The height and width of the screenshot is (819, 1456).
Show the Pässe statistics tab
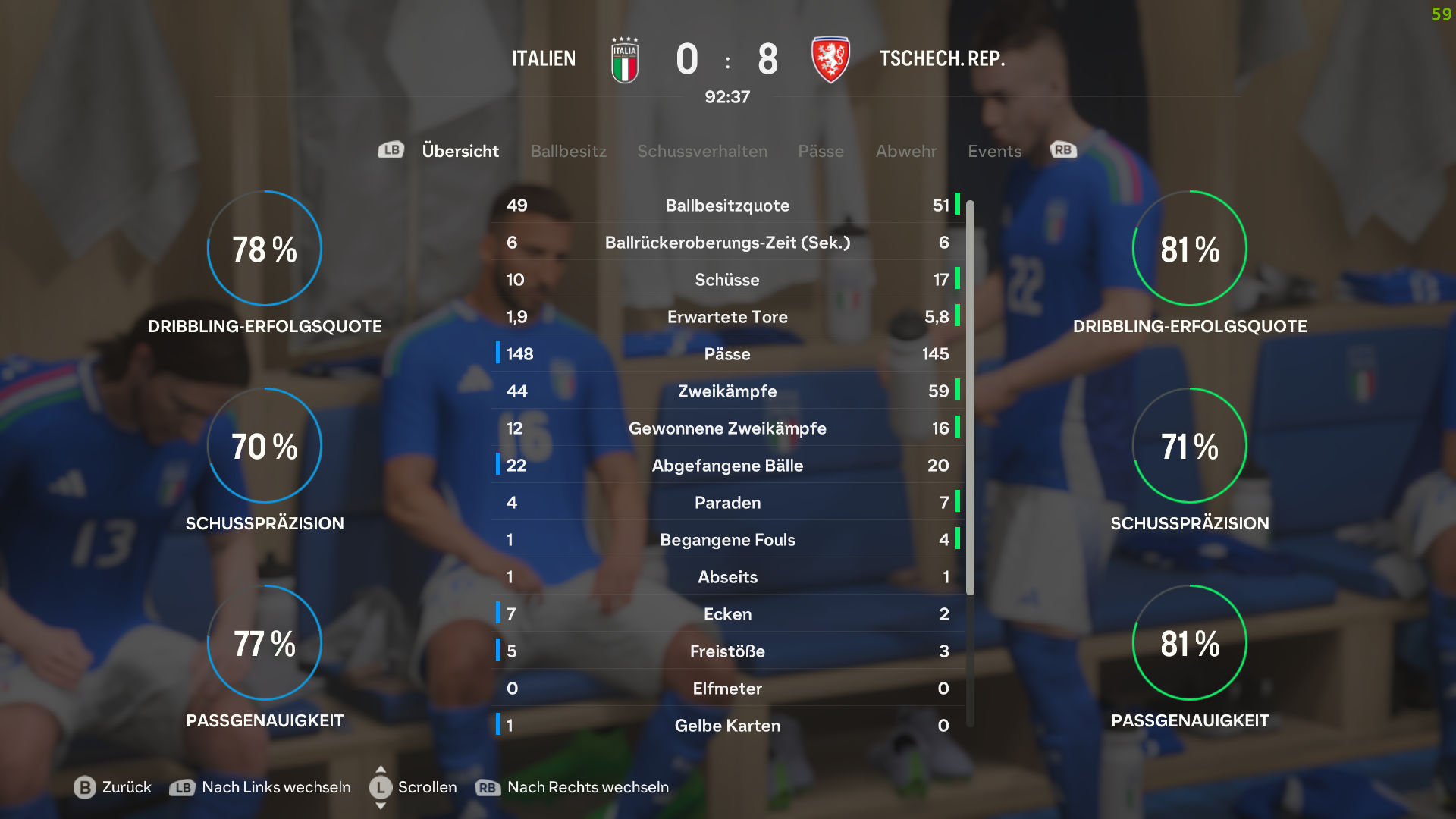coord(821,151)
